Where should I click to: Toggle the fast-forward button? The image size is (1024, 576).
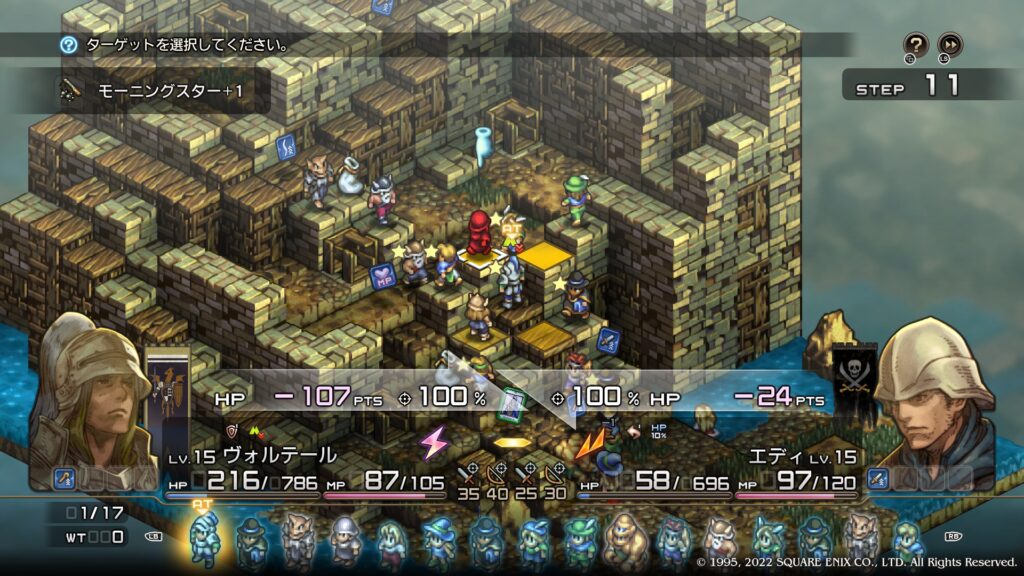point(950,45)
